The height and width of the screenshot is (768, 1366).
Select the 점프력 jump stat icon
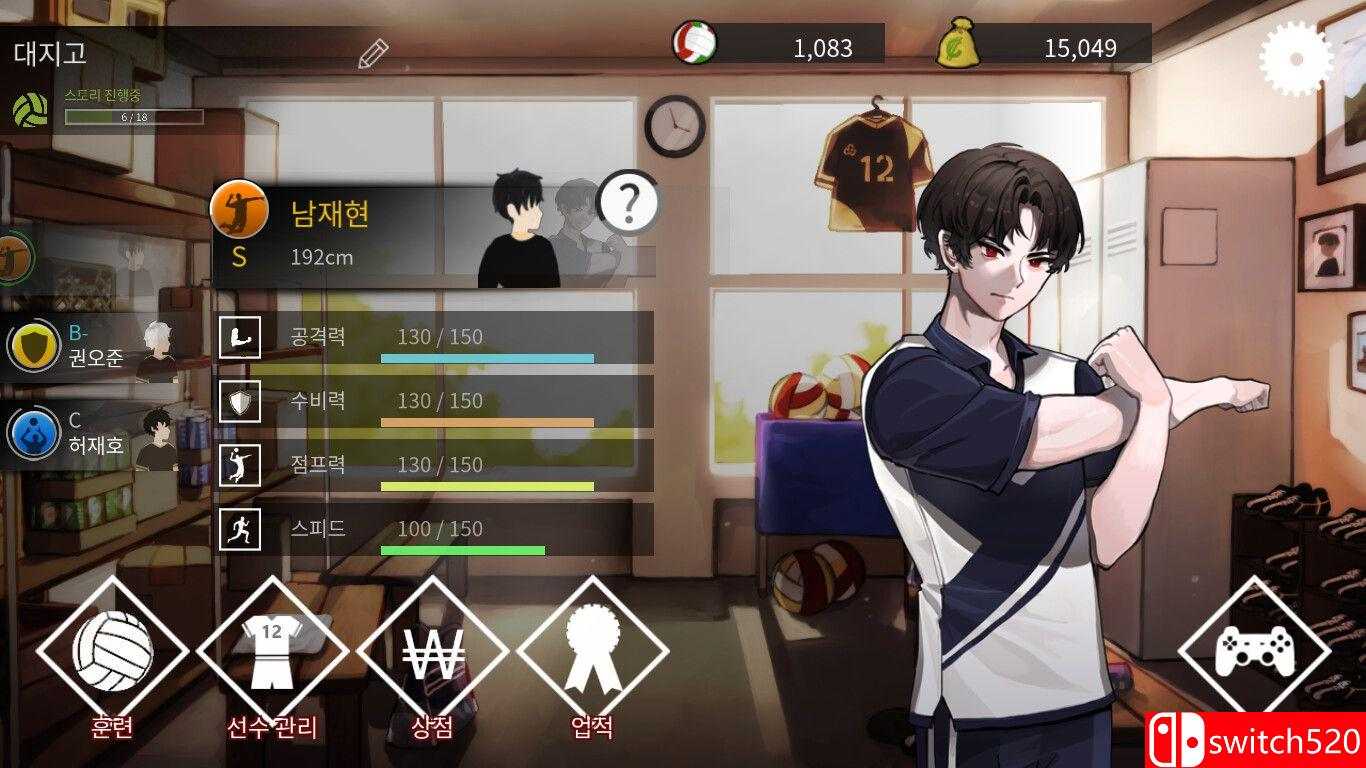pyautogui.click(x=239, y=465)
